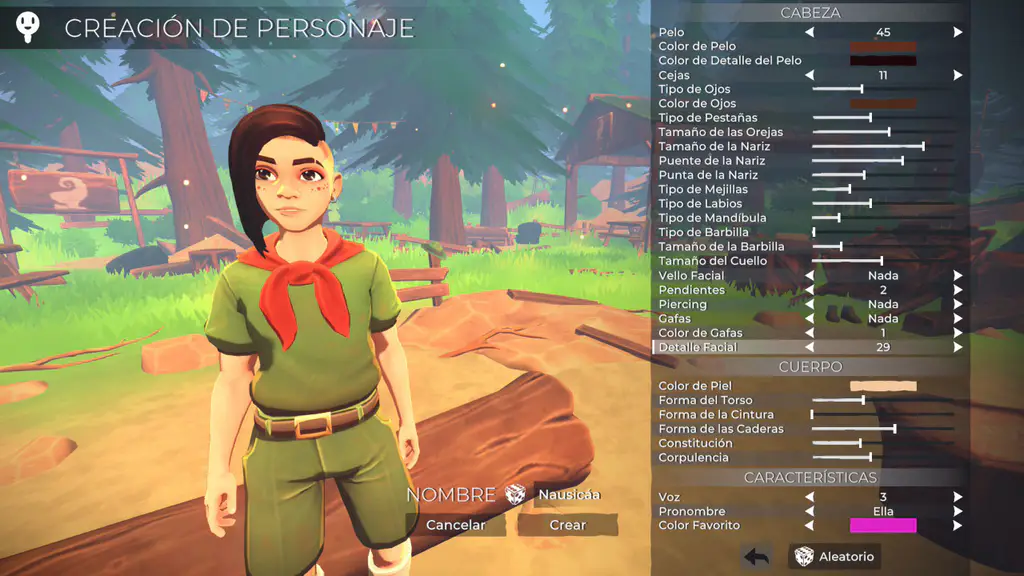
Task: Pick the Color de Piel swatch
Action: coord(882,386)
